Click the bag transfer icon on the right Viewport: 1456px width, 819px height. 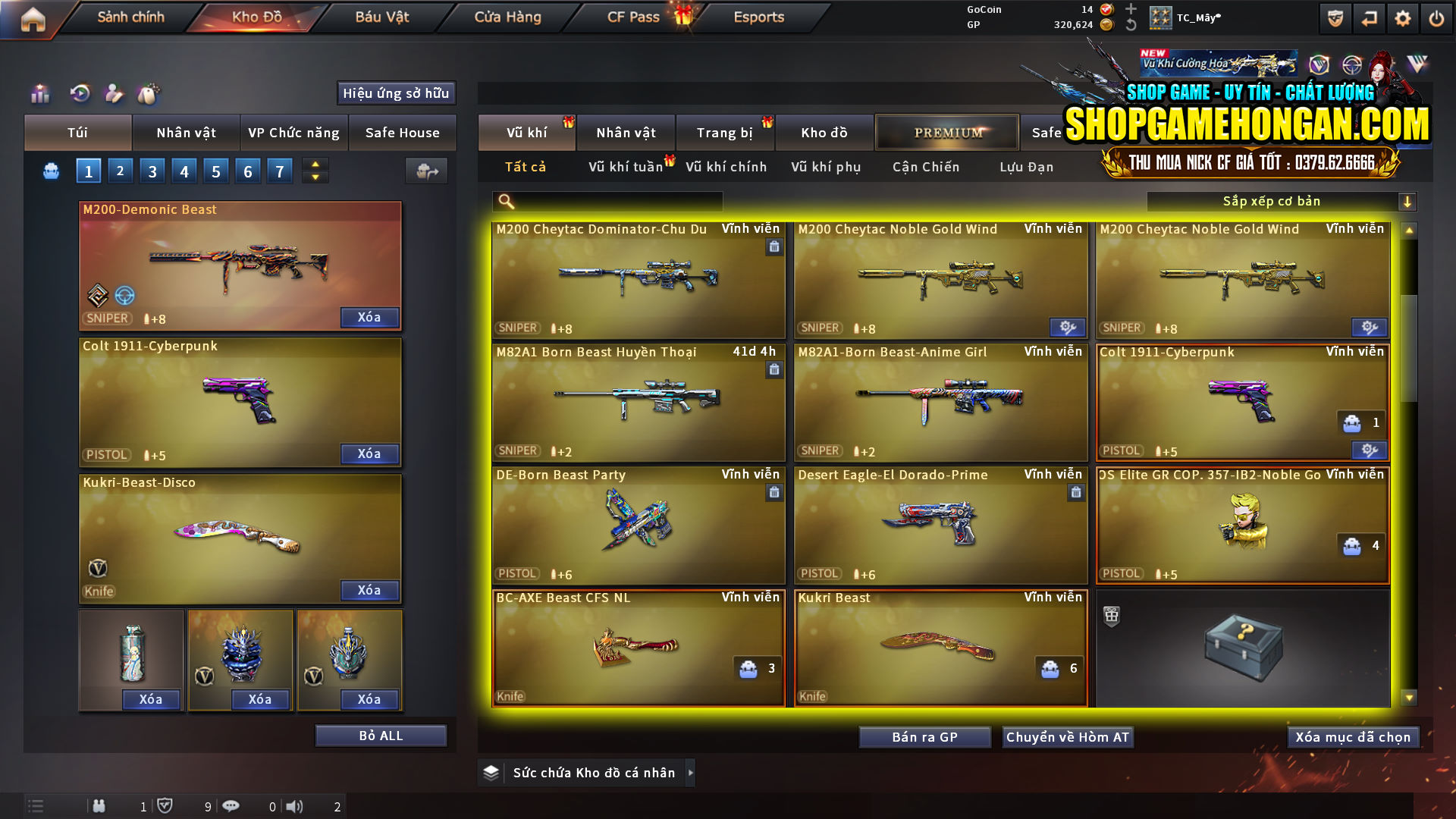pyautogui.click(x=426, y=171)
